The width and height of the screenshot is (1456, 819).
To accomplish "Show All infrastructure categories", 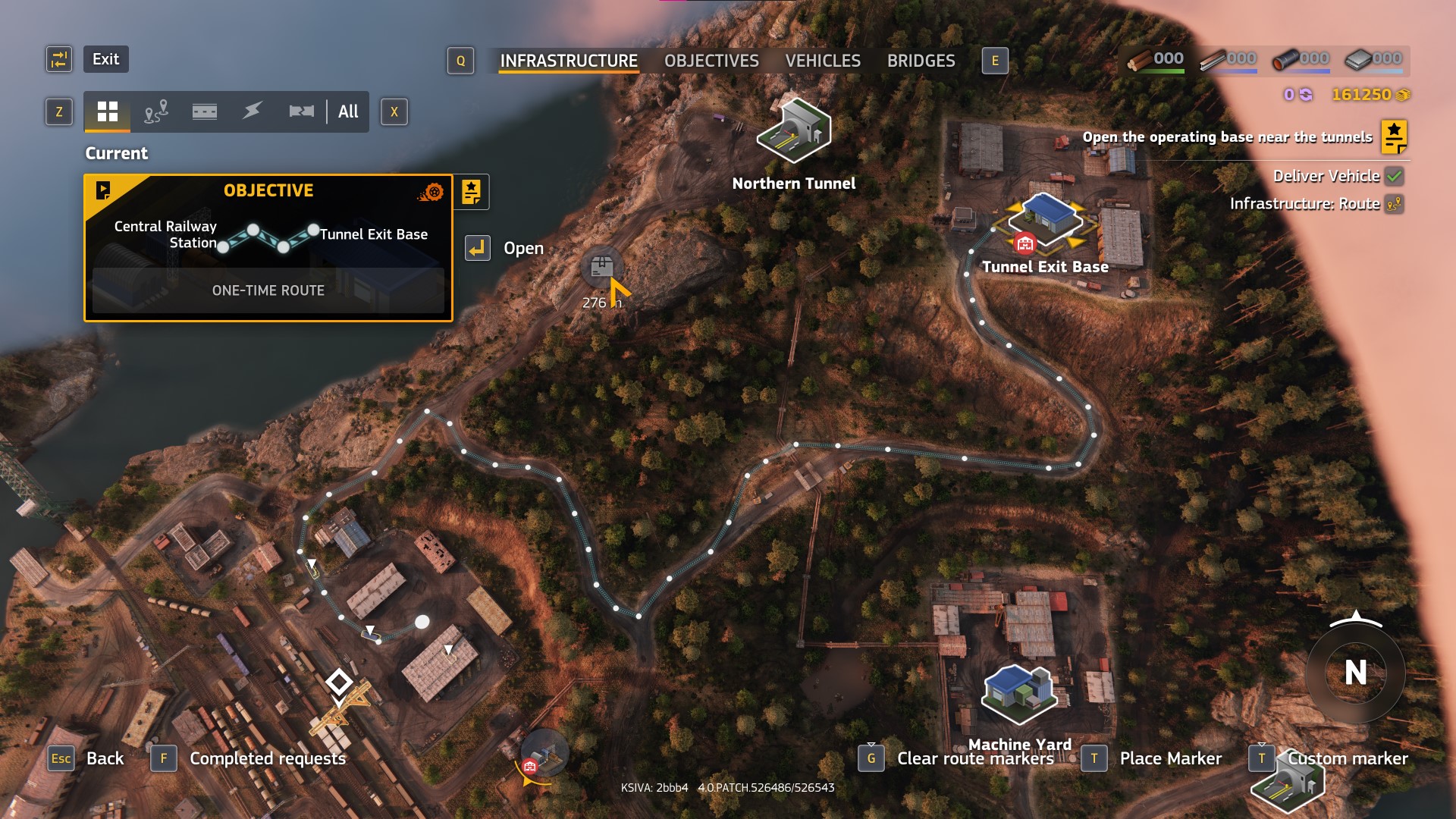I will (x=348, y=112).
